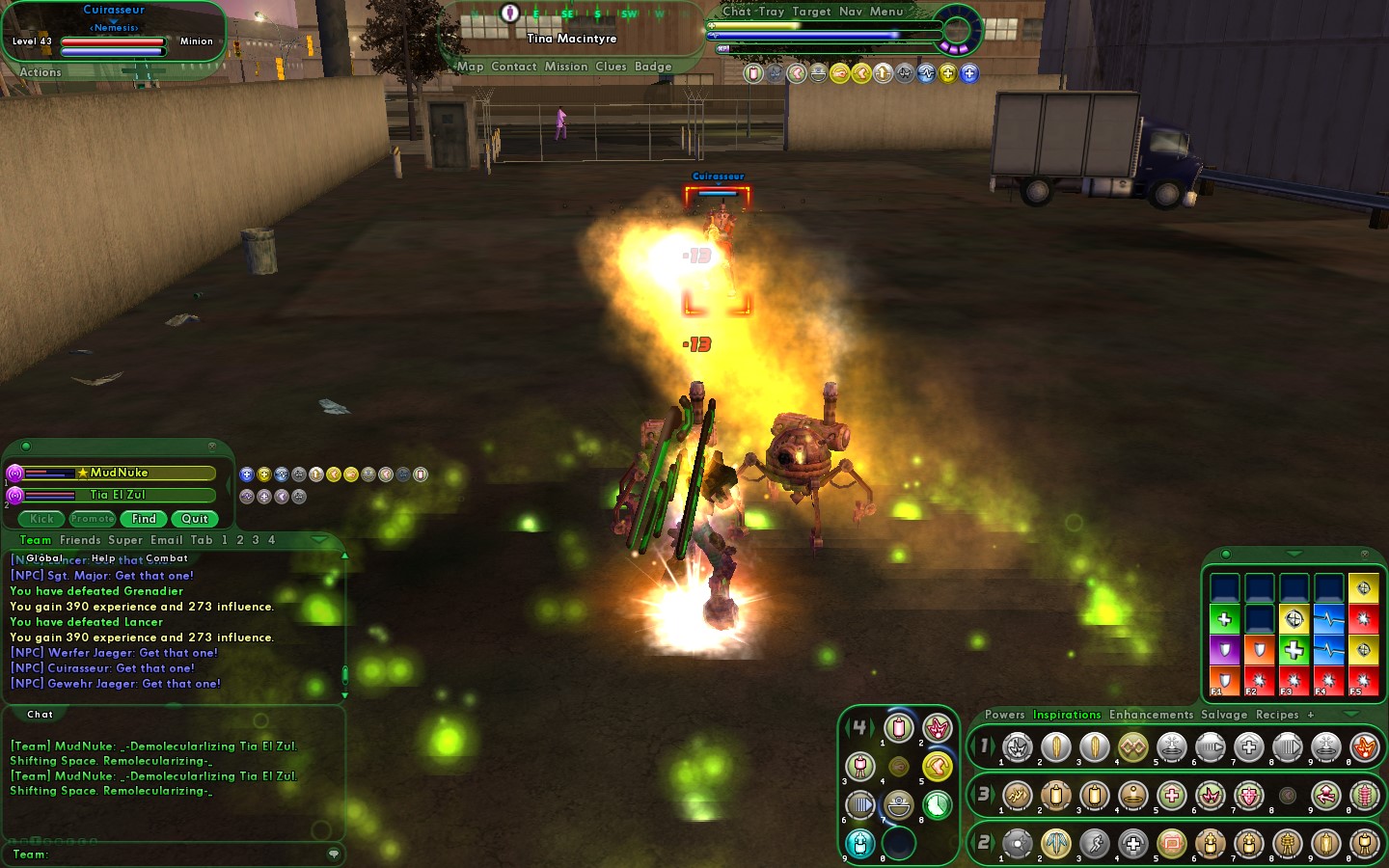The width and height of the screenshot is (1389, 868).
Task: Open the Clues window
Action: pyautogui.click(x=611, y=67)
